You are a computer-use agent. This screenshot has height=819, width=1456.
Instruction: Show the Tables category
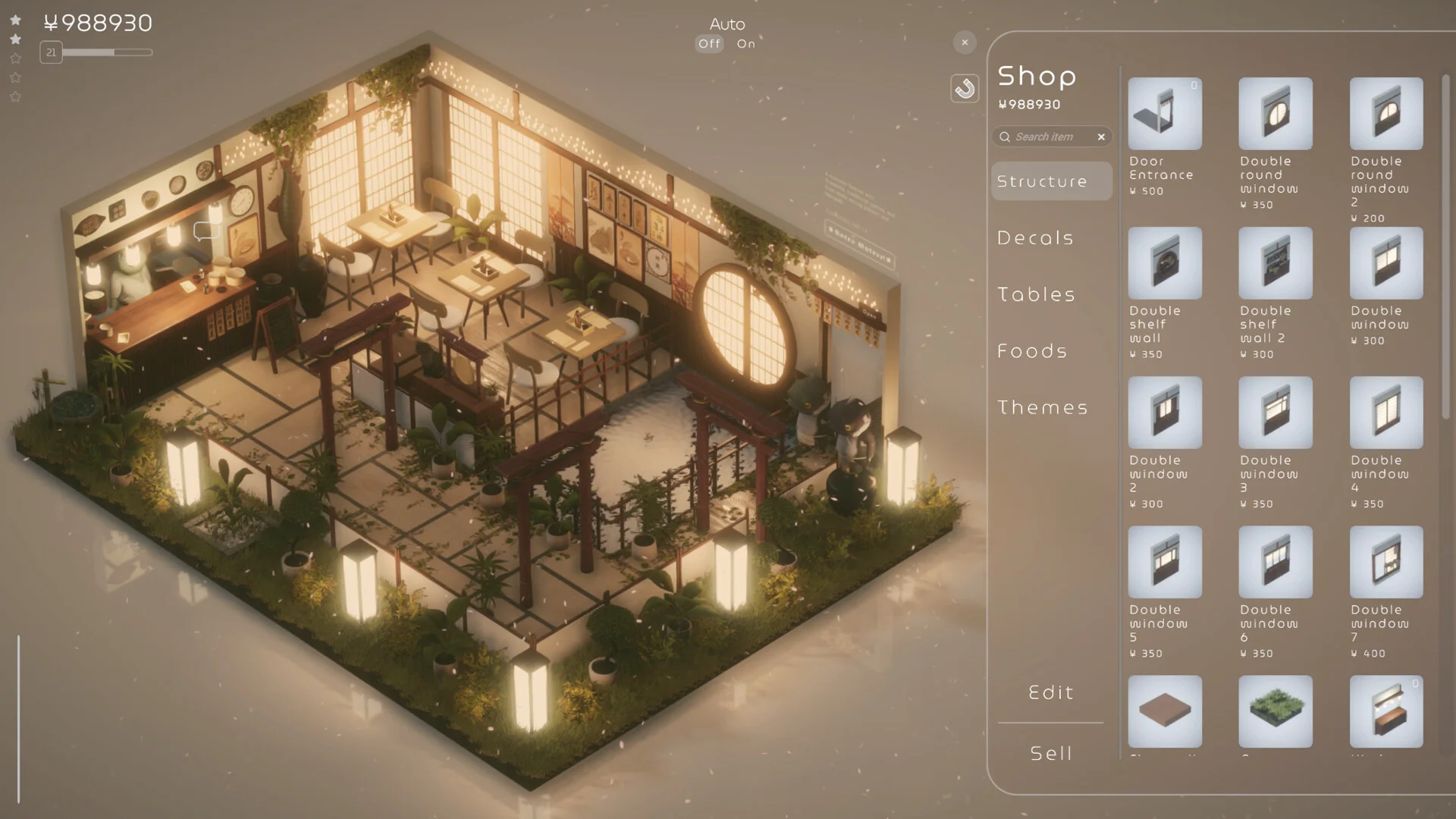[1037, 294]
